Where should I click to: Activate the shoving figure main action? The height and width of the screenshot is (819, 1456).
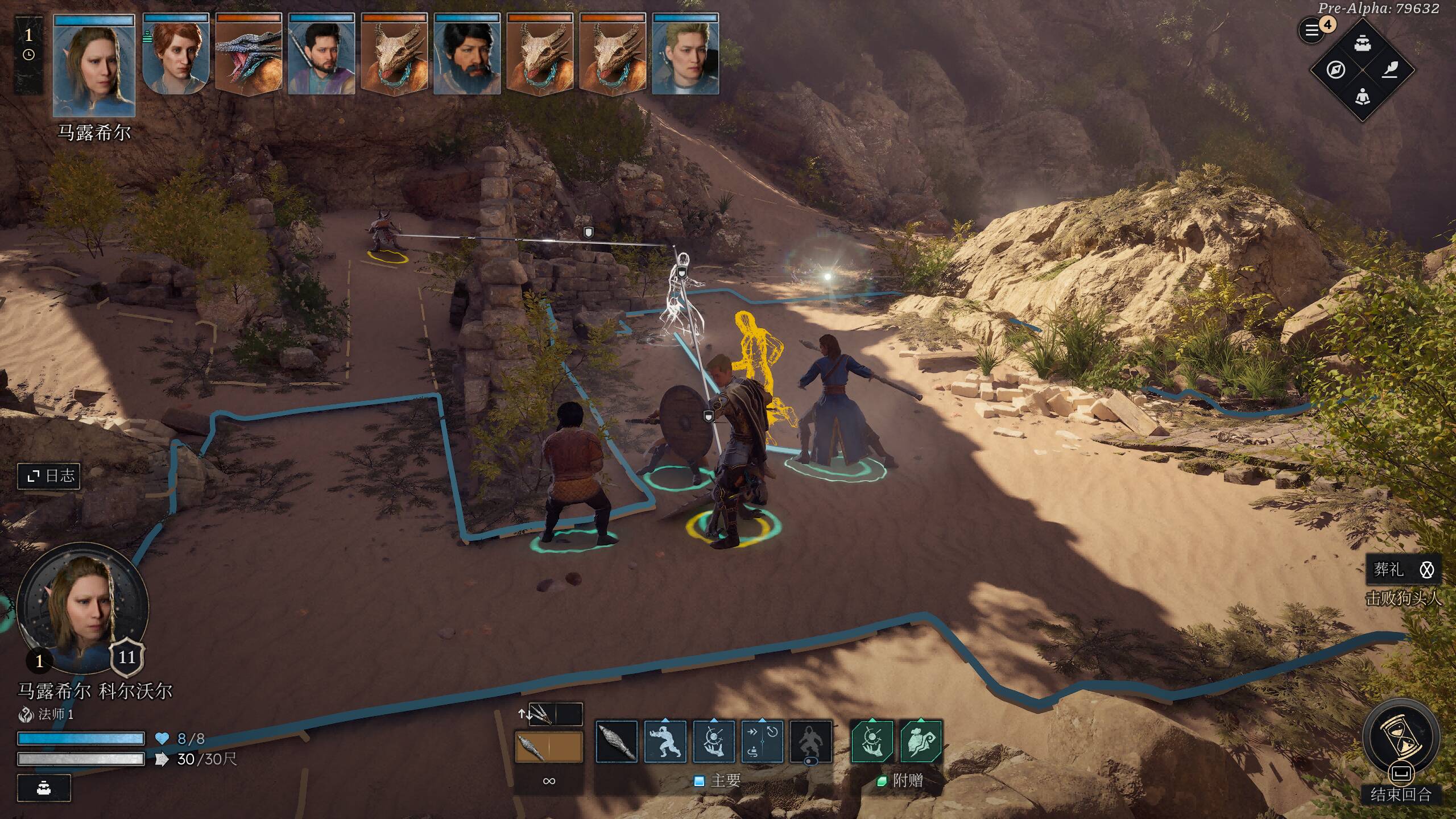coord(665,742)
